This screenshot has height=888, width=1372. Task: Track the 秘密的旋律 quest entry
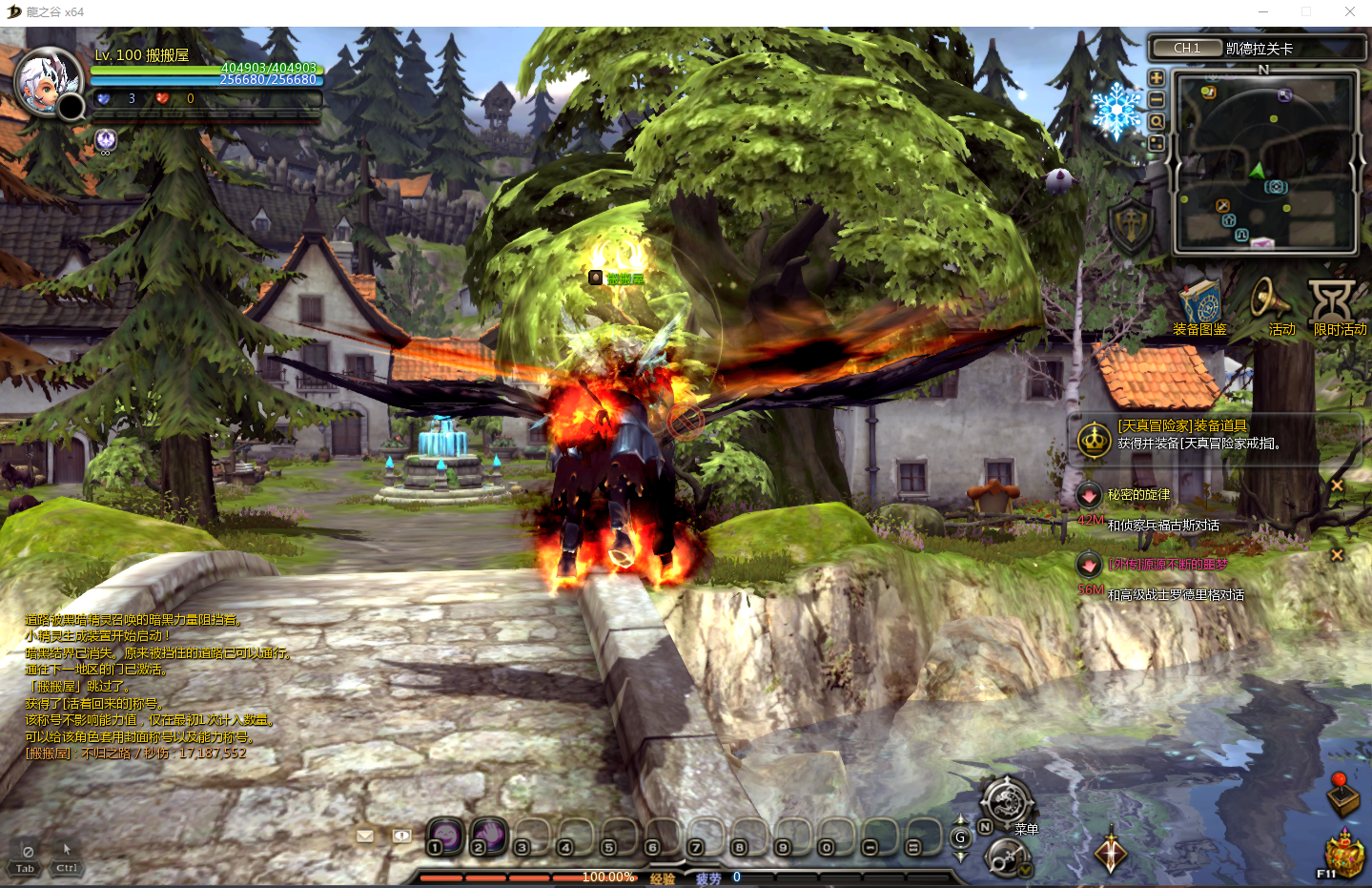click(1138, 495)
